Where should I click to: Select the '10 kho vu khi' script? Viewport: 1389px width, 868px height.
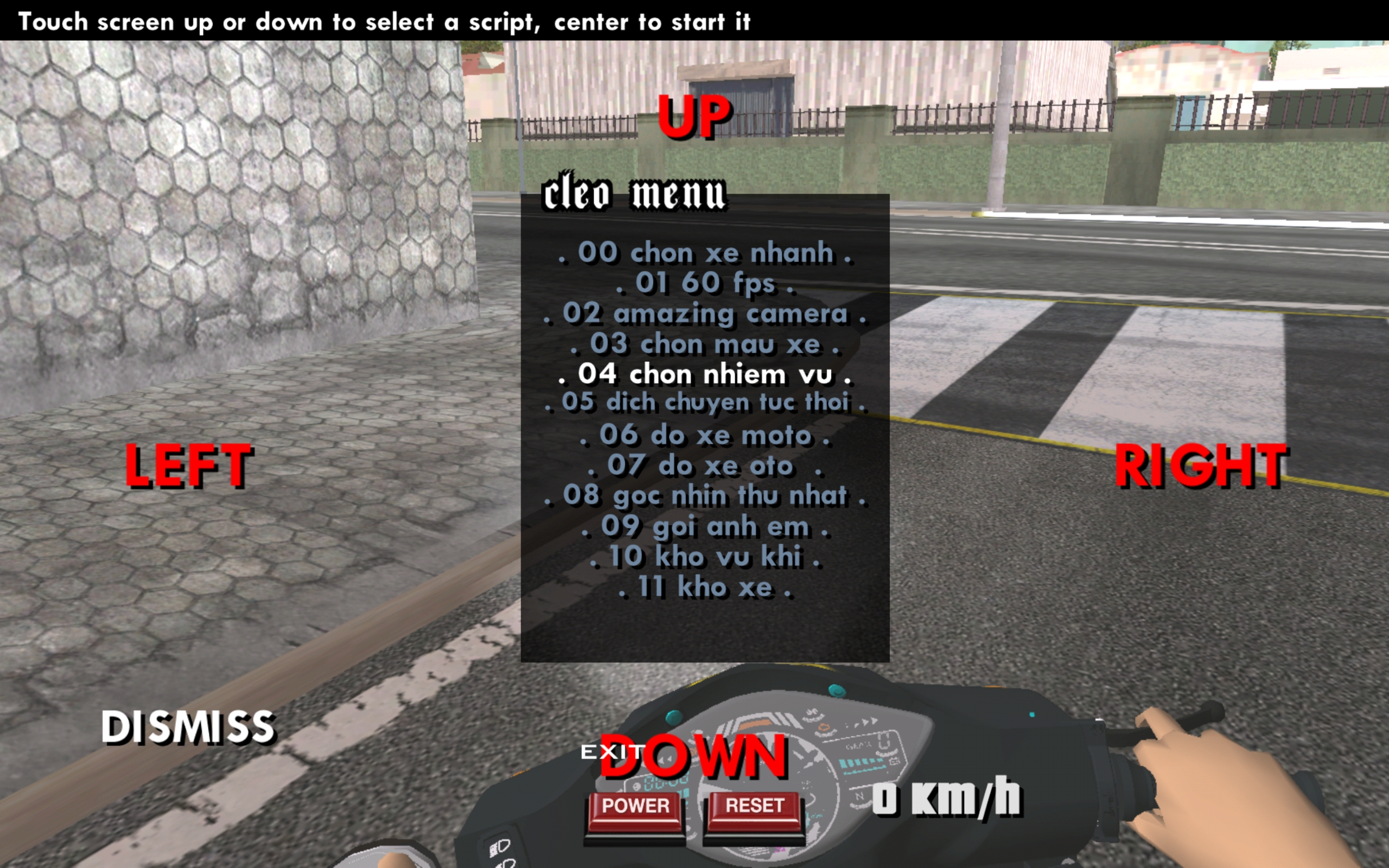pos(705,557)
